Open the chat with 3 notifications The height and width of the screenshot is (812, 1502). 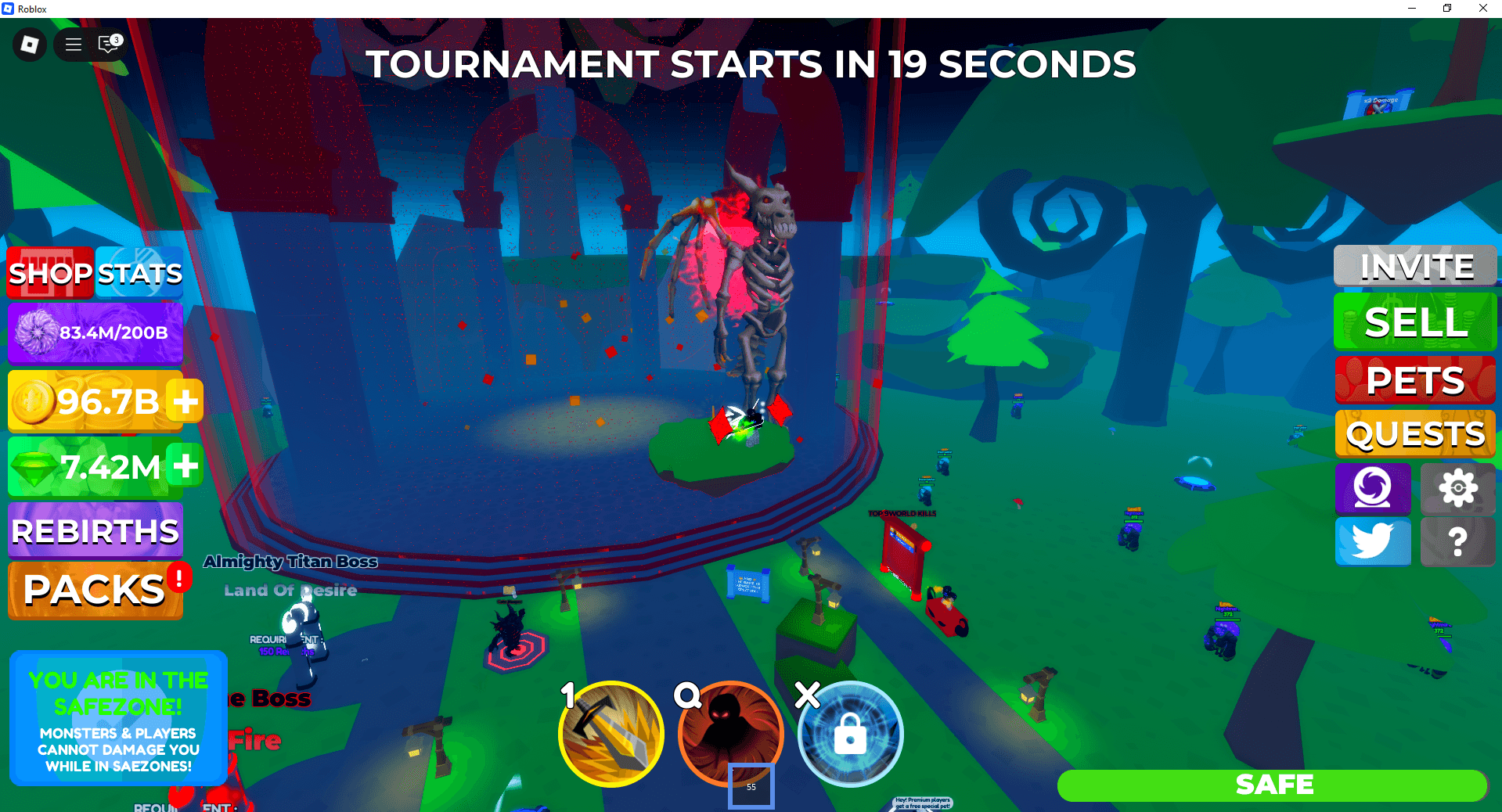point(107,45)
